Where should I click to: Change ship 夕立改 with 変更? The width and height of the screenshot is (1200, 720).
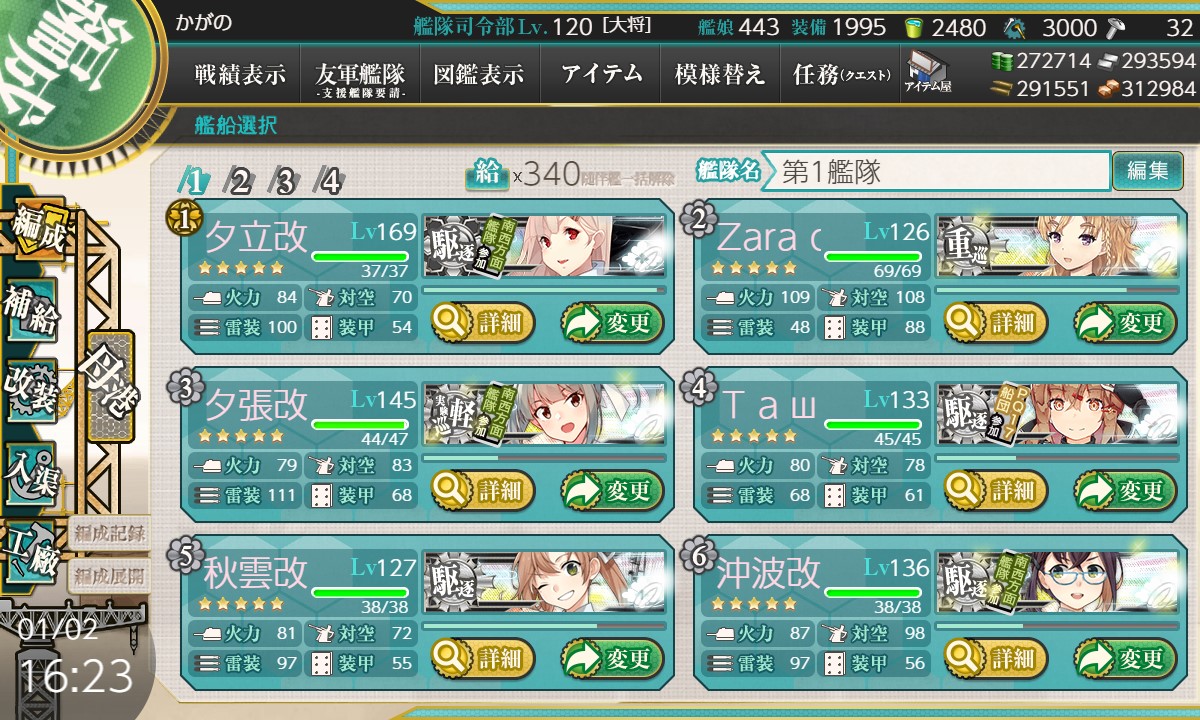[x=612, y=323]
